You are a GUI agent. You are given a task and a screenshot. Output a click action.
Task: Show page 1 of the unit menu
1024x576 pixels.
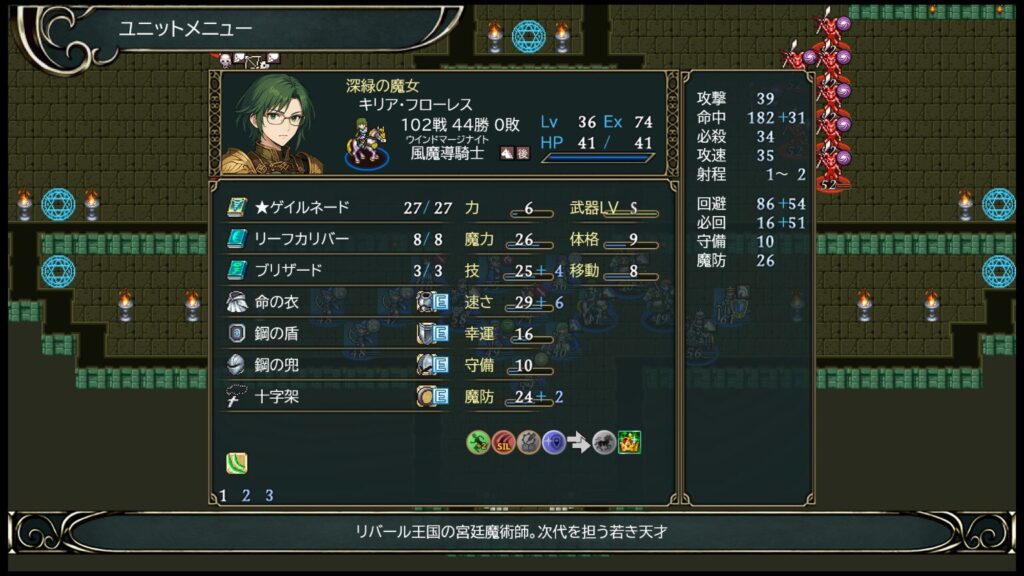223,495
